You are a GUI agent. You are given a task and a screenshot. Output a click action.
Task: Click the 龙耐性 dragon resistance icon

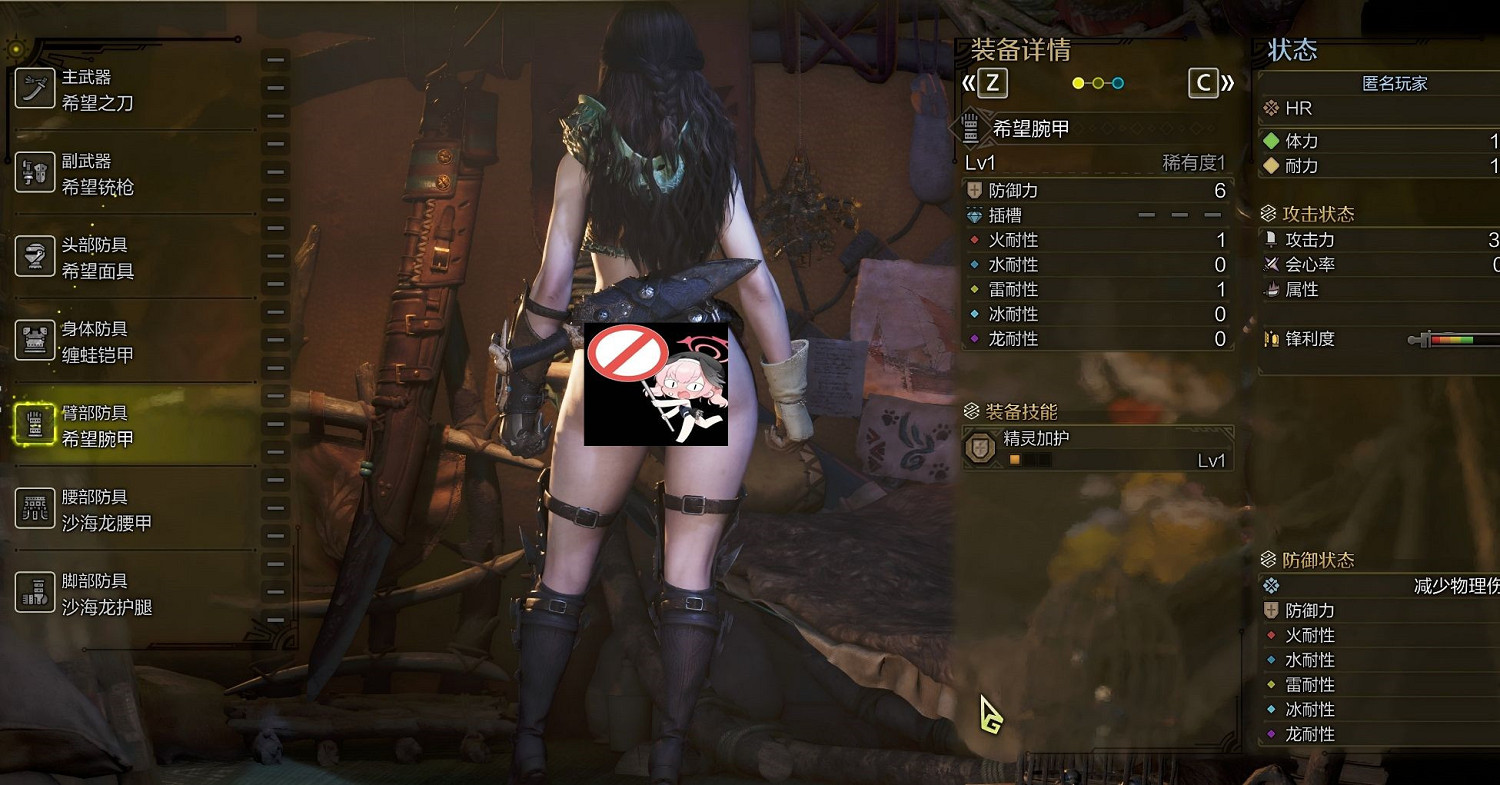click(x=974, y=339)
